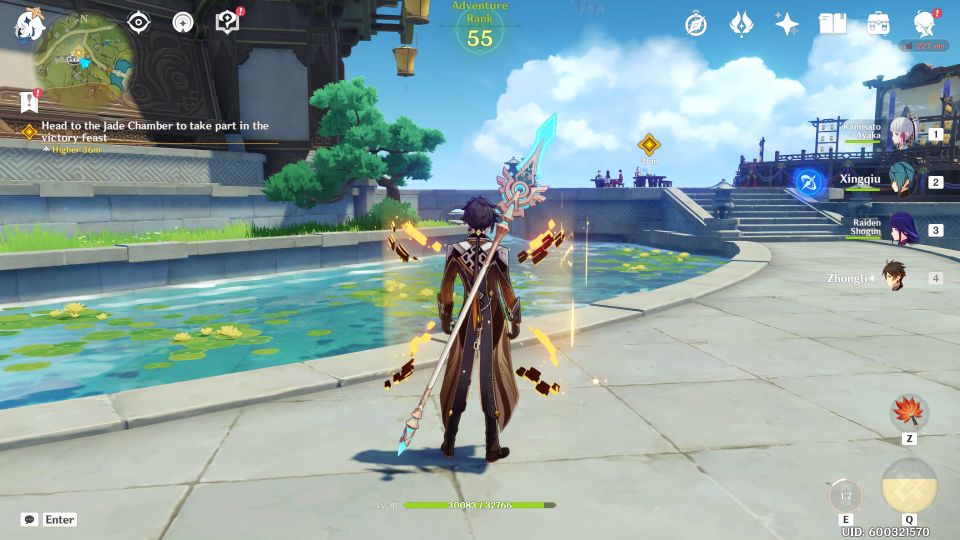Open the inventory backpack icon
Viewport: 960px width, 540px height.
tap(878, 24)
